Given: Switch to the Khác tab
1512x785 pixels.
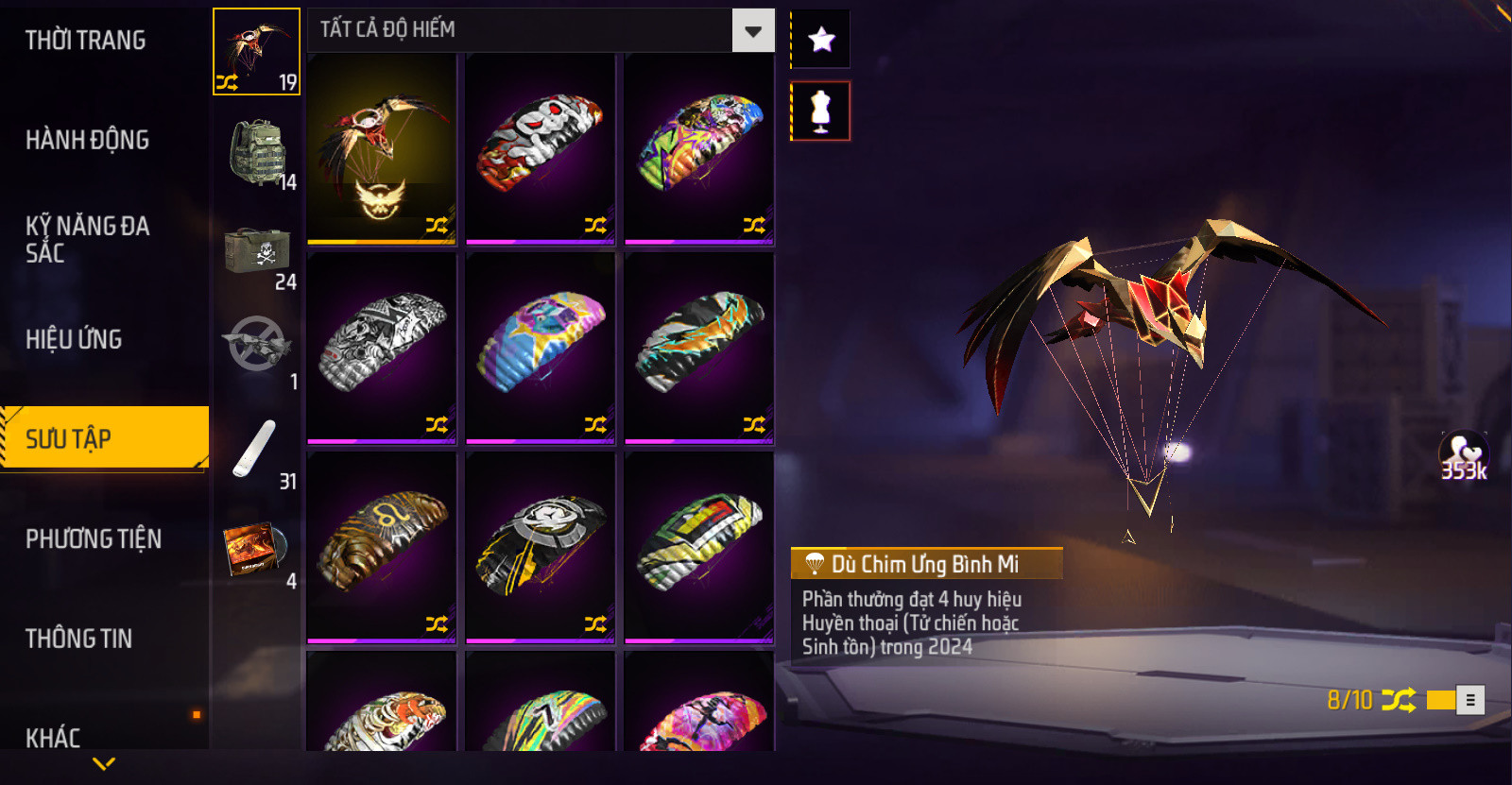Looking at the screenshot, I should tap(53, 737).
